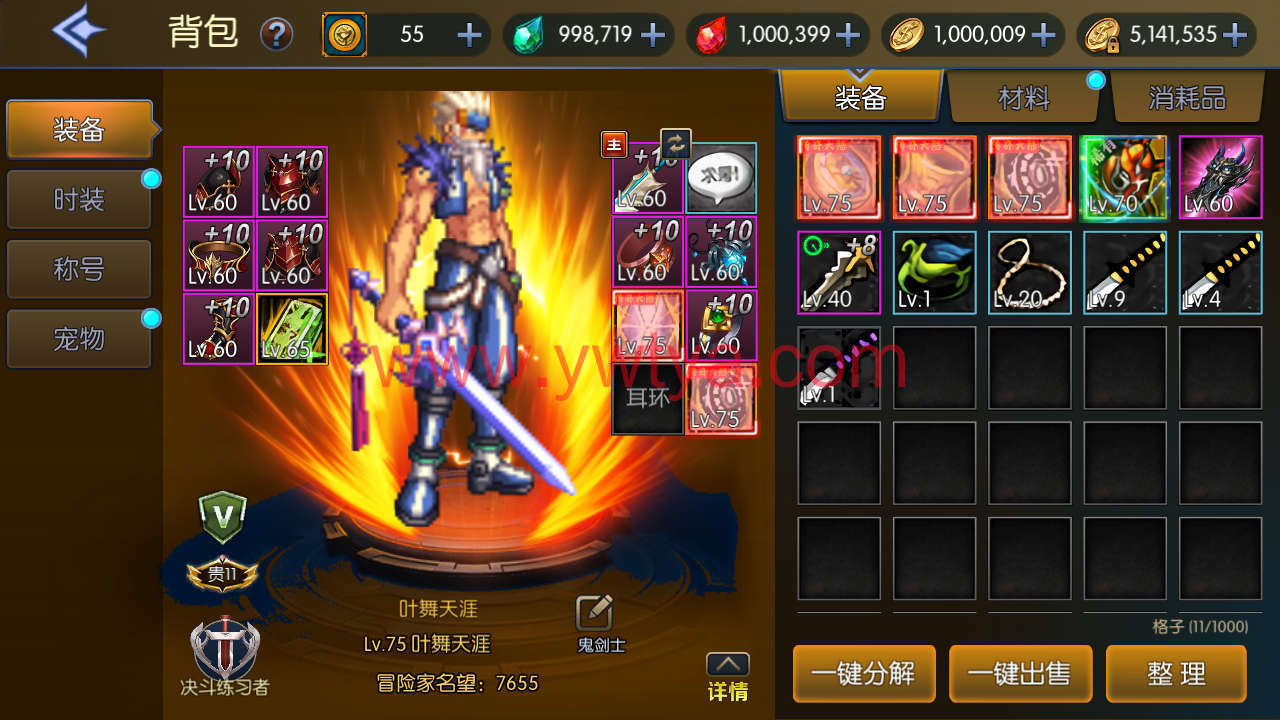This screenshot has height=720, width=1280.
Task: Switch to the 消耗品 inventory tab
Action: [x=1186, y=97]
